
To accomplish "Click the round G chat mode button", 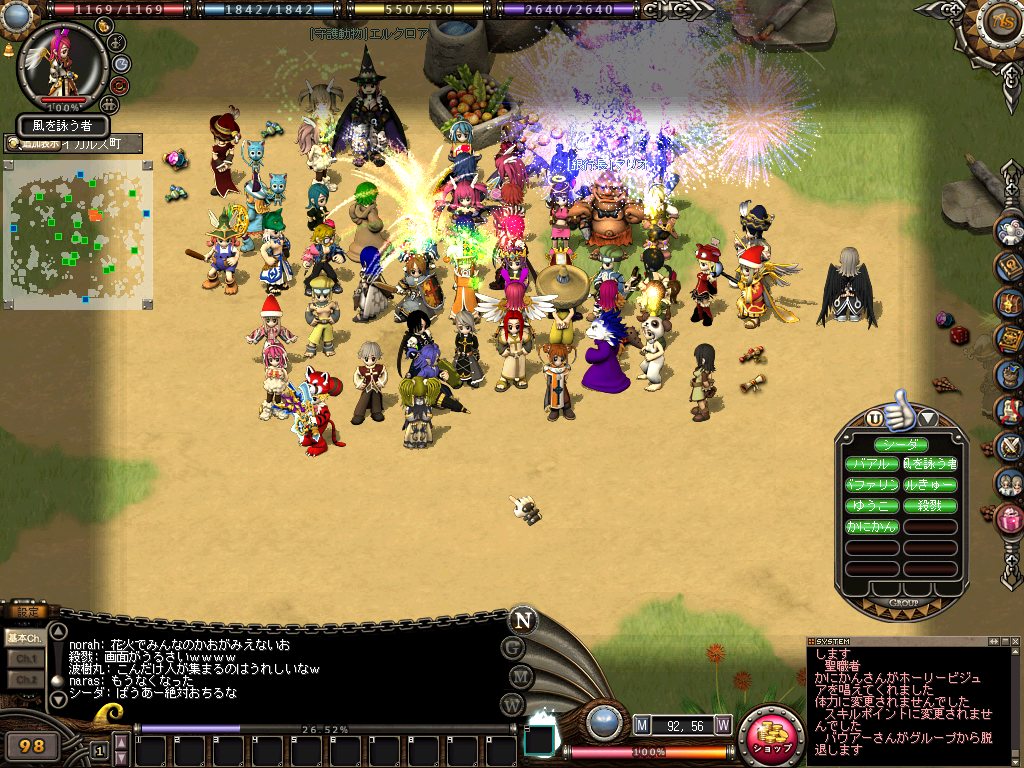I will pos(514,647).
